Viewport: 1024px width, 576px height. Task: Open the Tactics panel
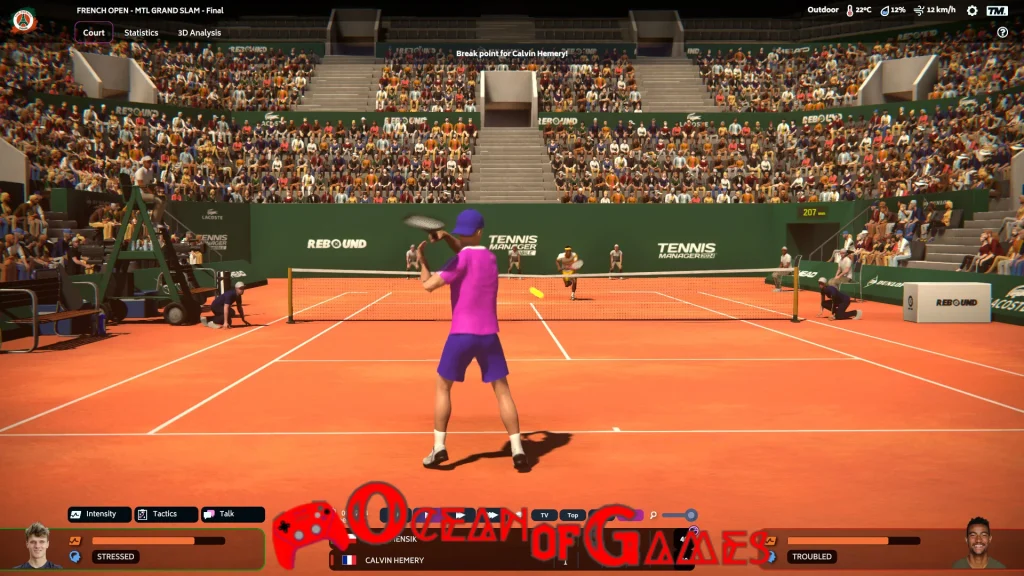166,514
